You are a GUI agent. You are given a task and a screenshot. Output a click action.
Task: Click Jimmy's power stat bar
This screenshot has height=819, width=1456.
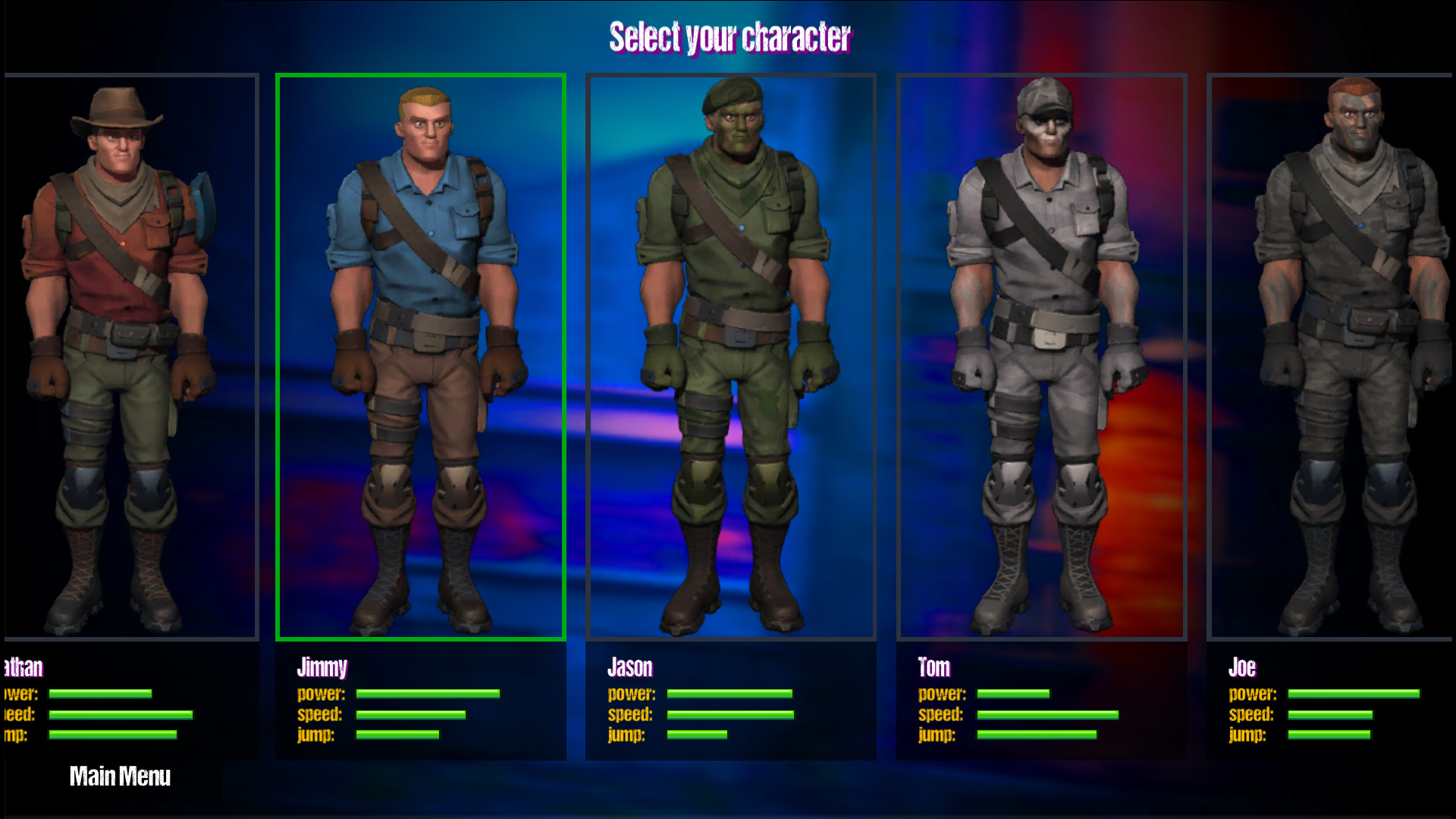pos(427,694)
